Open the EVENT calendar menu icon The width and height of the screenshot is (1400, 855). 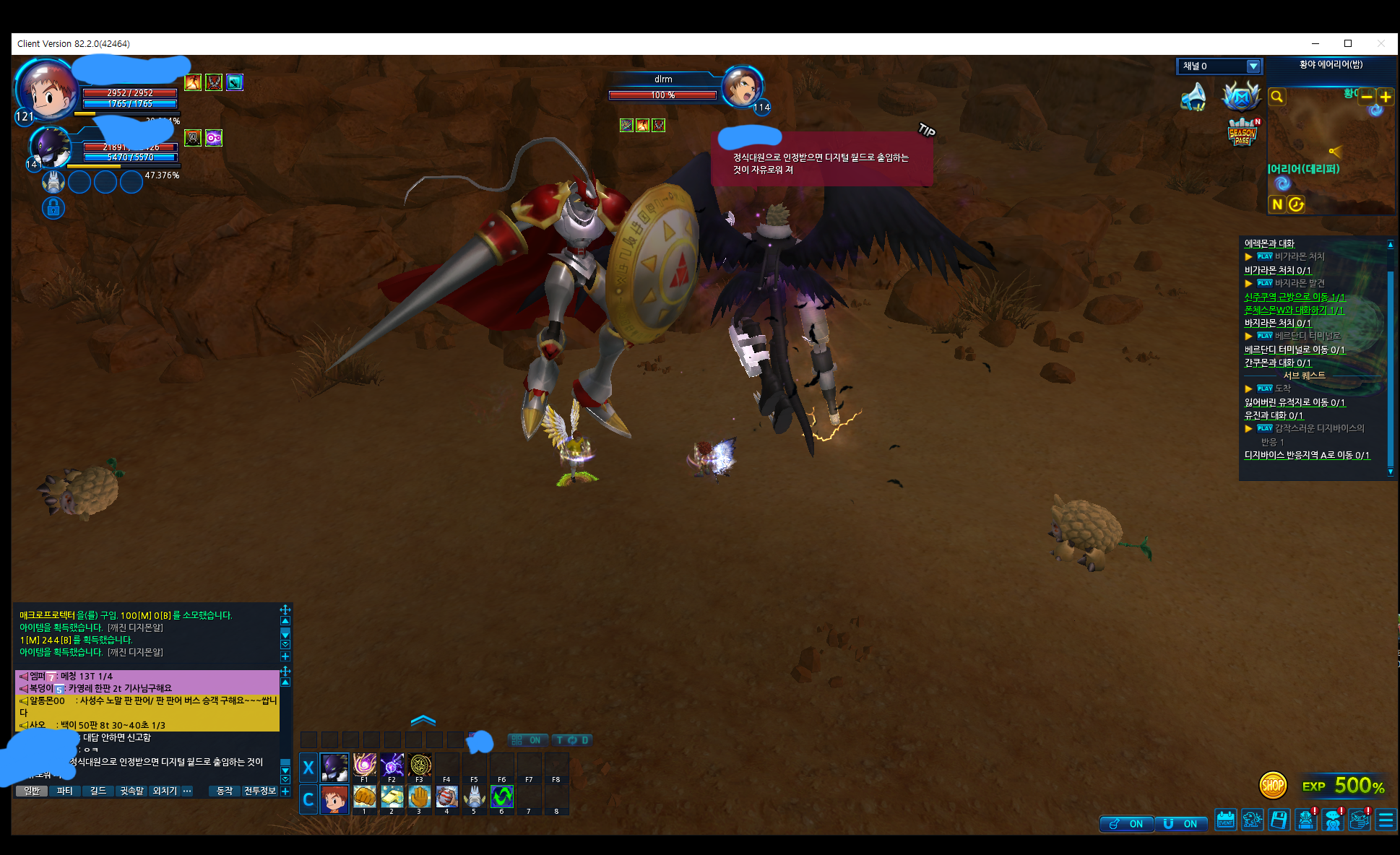1225,820
